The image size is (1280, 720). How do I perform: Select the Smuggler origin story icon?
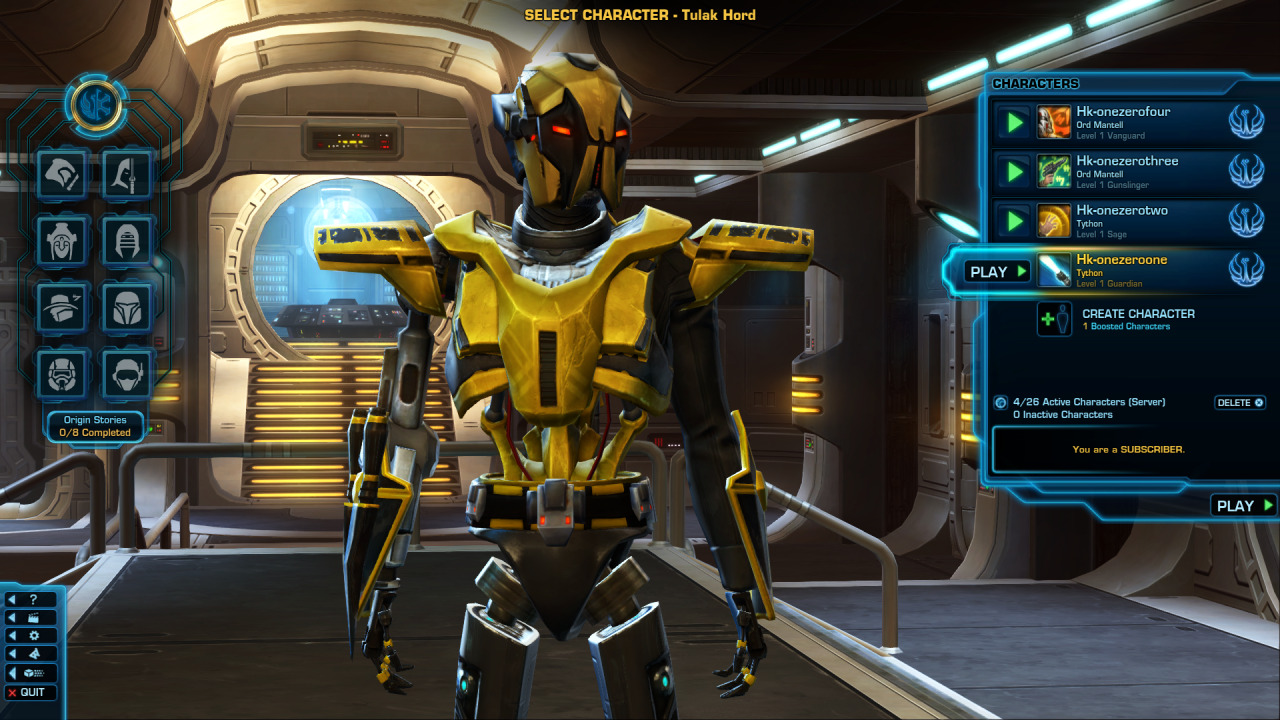[x=62, y=308]
